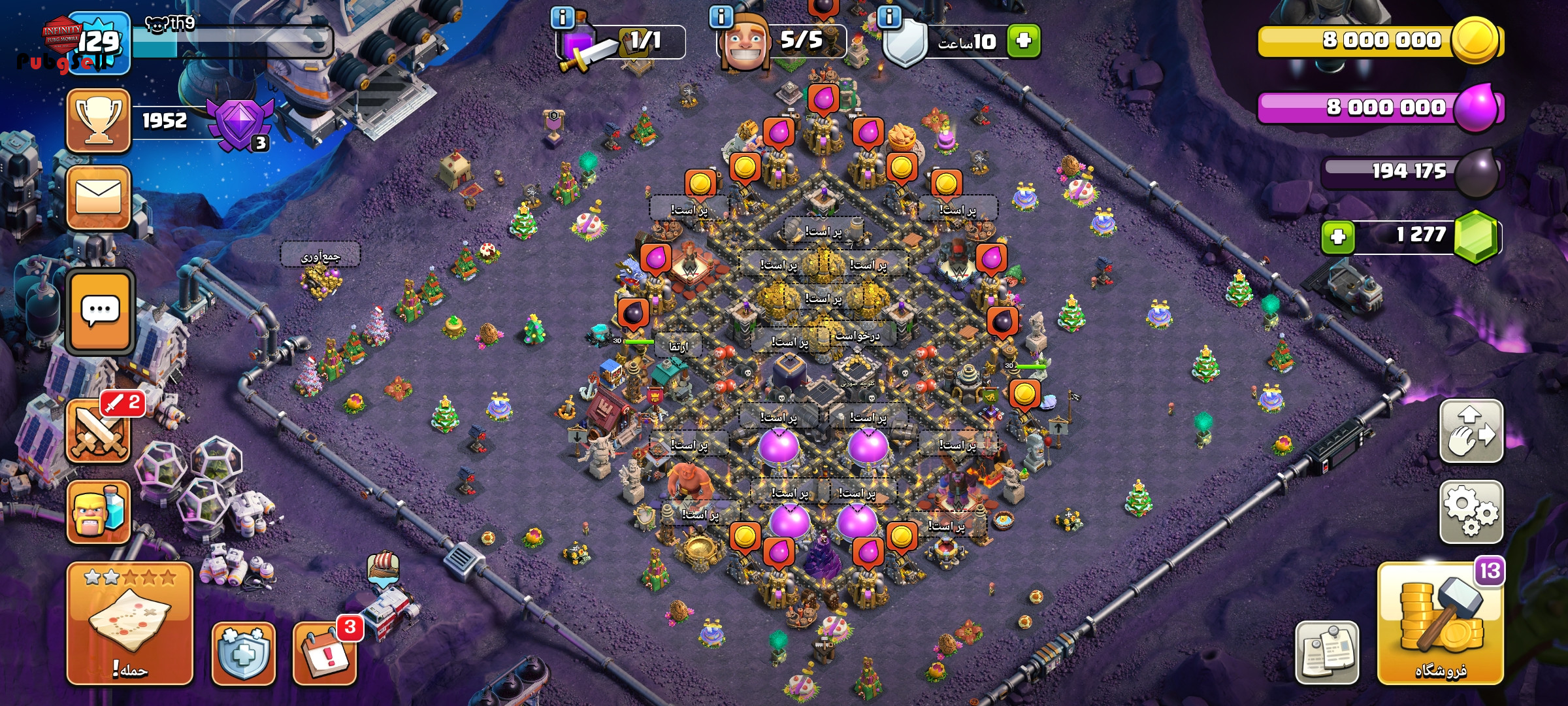1568x706 pixels.
Task: Show info for the shield timer
Action: [x=889, y=17]
